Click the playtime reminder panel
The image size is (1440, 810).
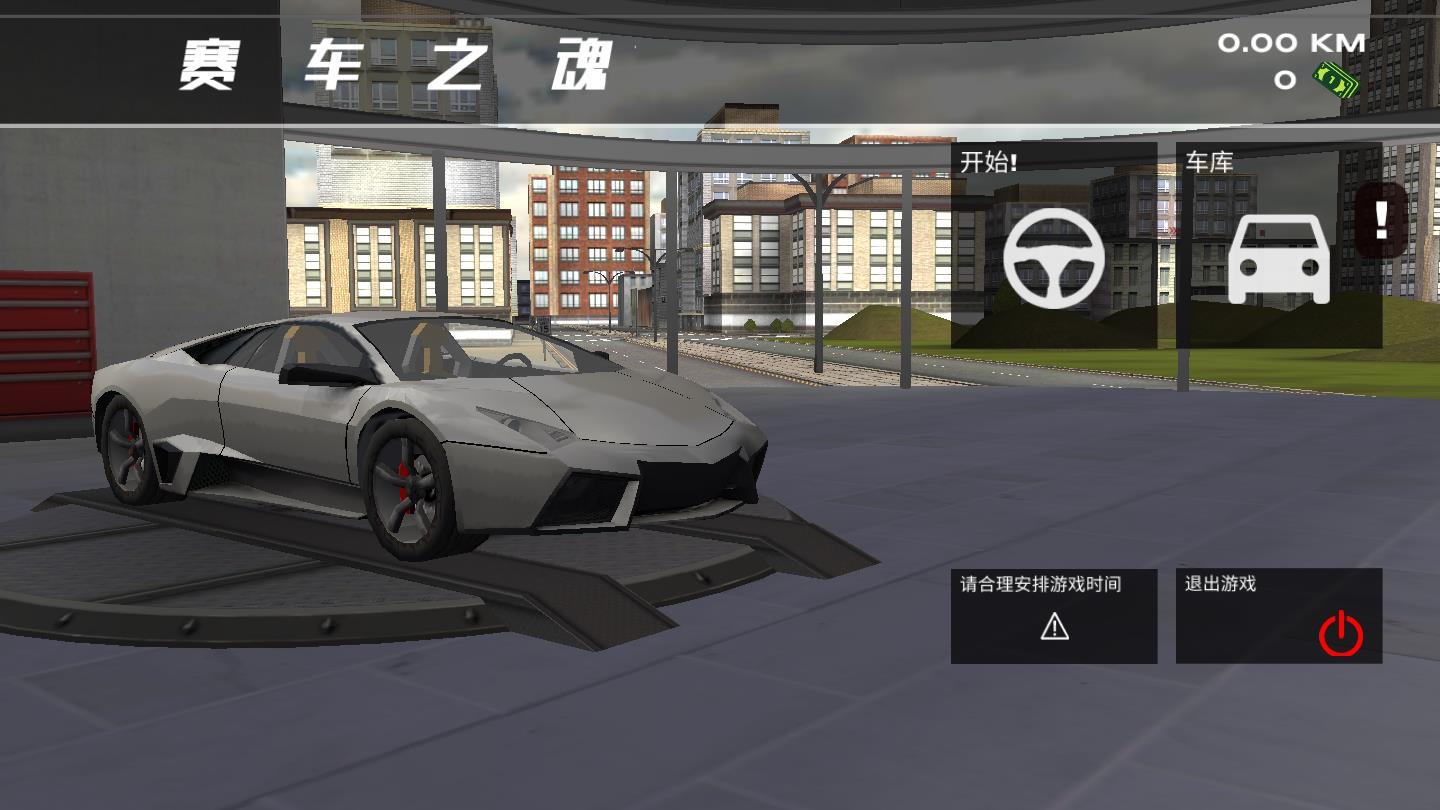point(1052,615)
